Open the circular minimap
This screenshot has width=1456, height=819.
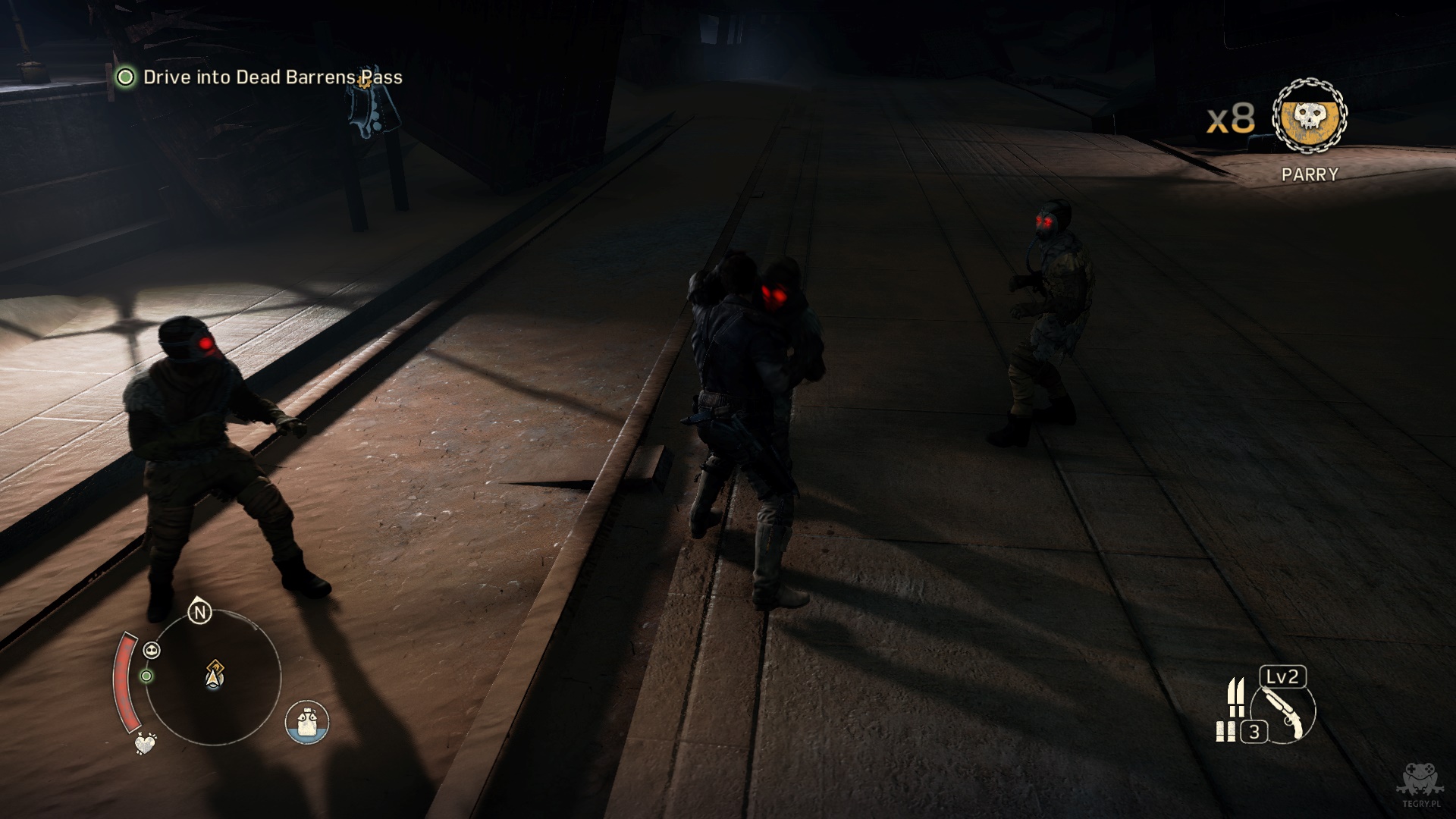click(x=212, y=676)
